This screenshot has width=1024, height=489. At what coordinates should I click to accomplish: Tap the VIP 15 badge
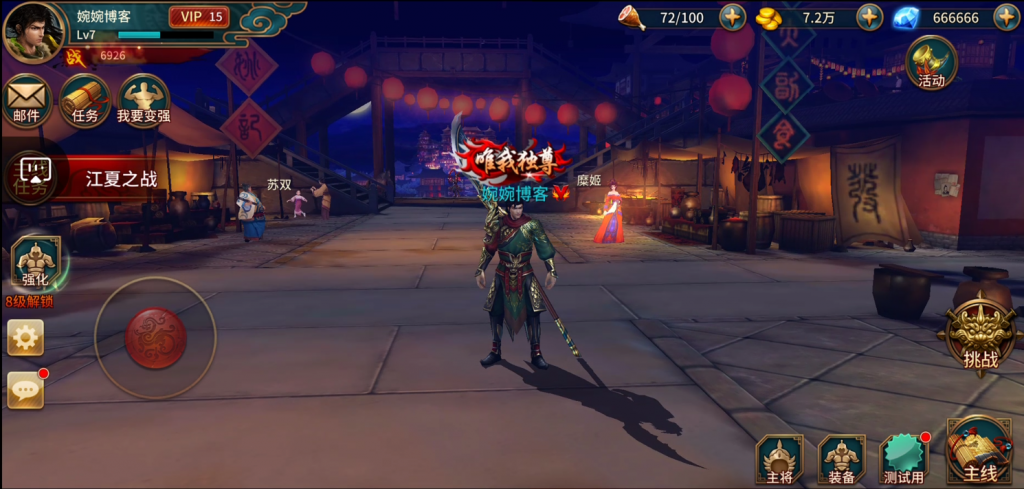[200, 17]
